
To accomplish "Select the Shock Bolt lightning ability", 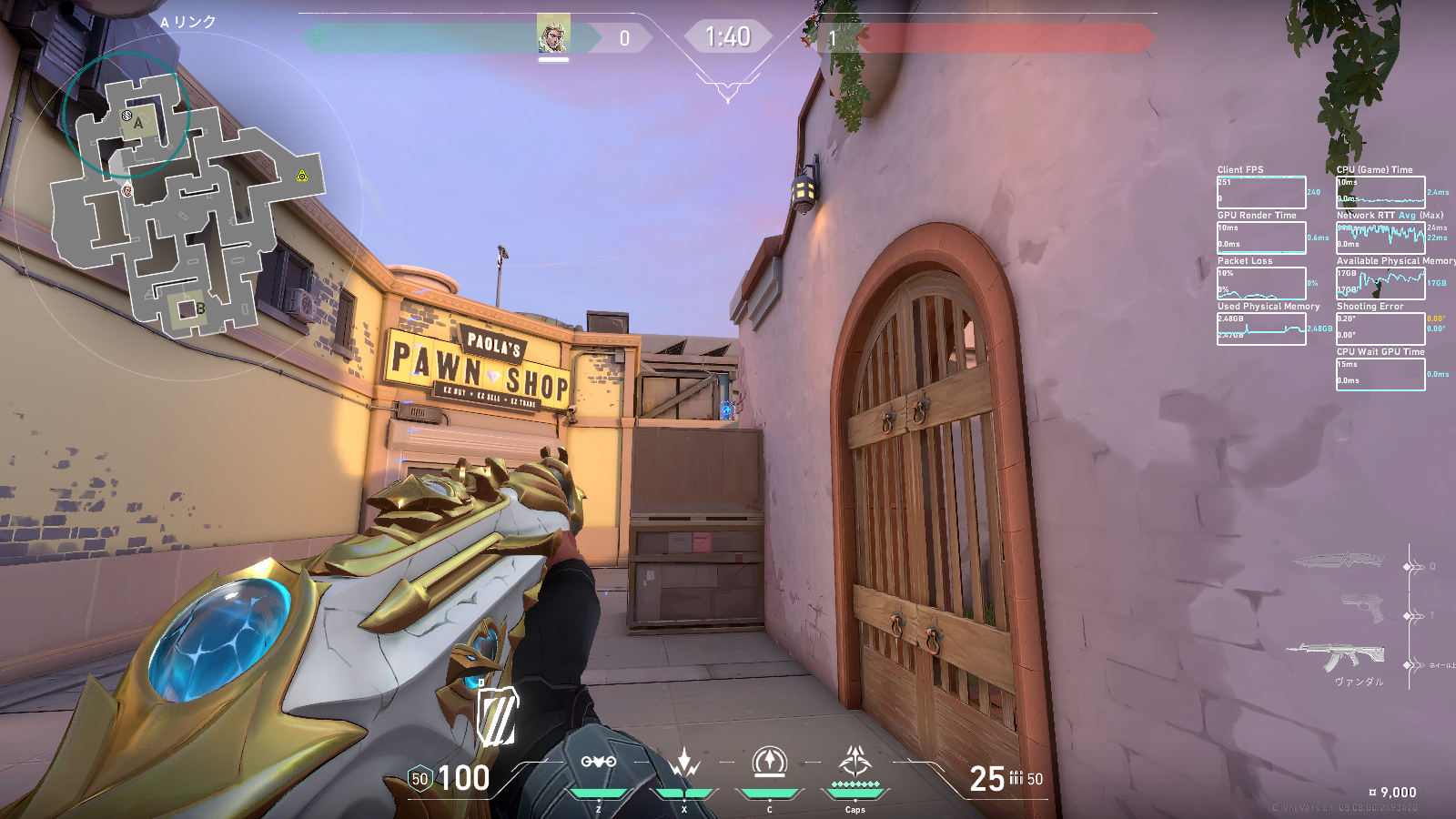I will (684, 763).
